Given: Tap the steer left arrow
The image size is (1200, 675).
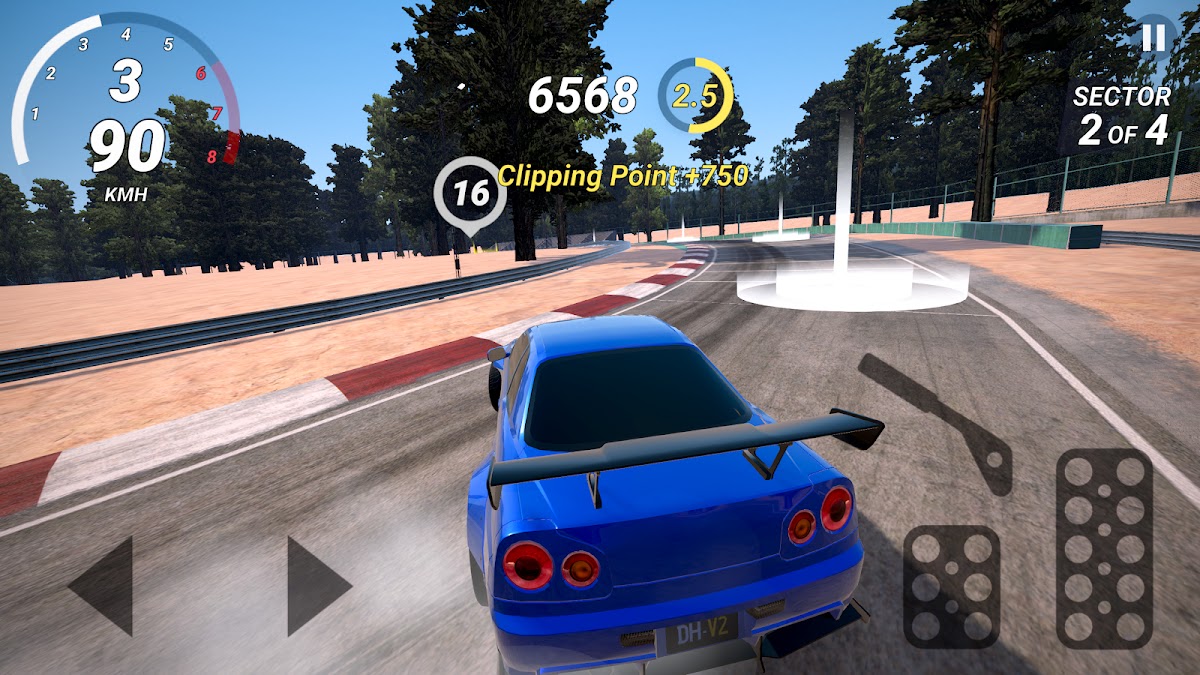Looking at the screenshot, I should point(103,586).
